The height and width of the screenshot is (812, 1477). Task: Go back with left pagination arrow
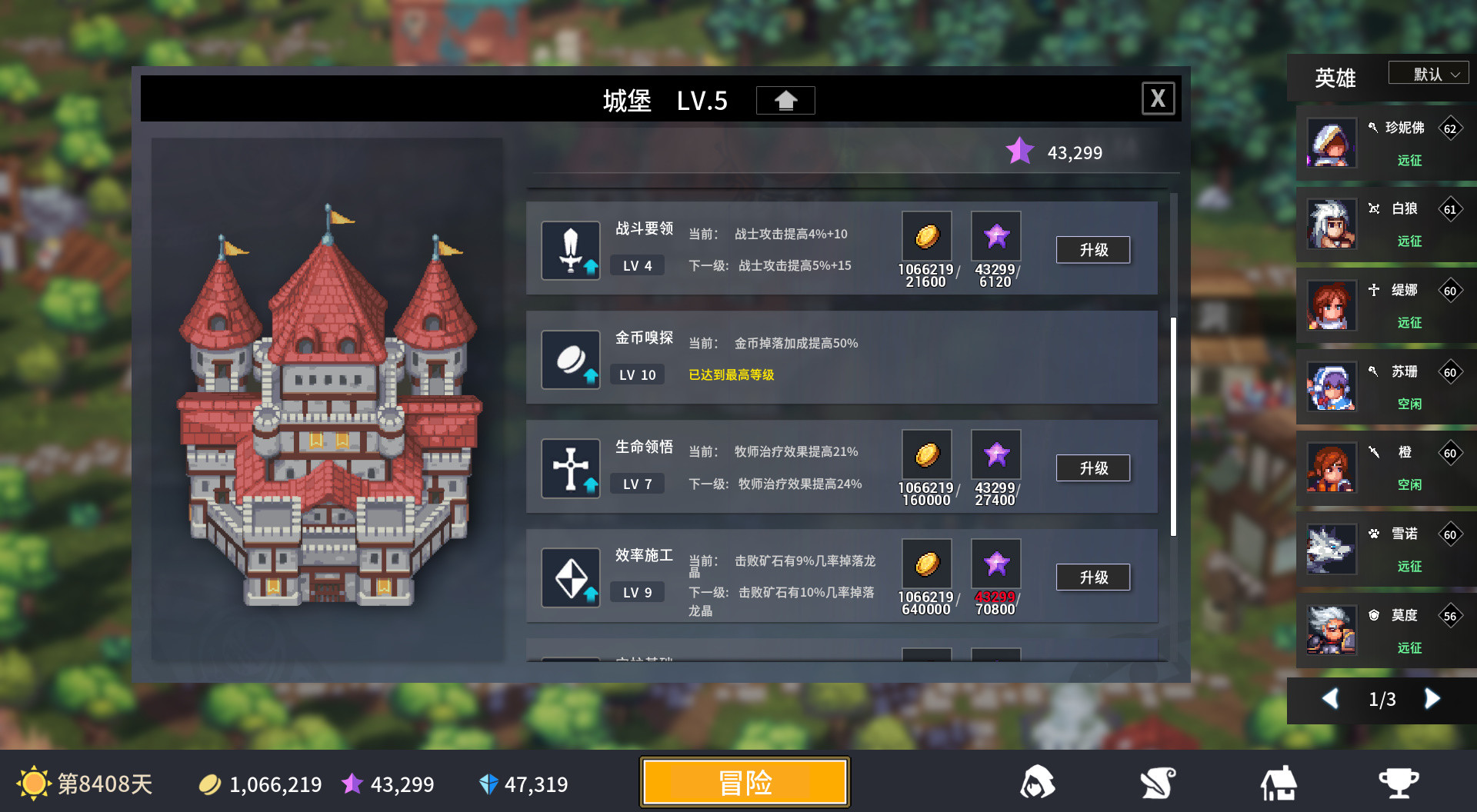click(1332, 699)
